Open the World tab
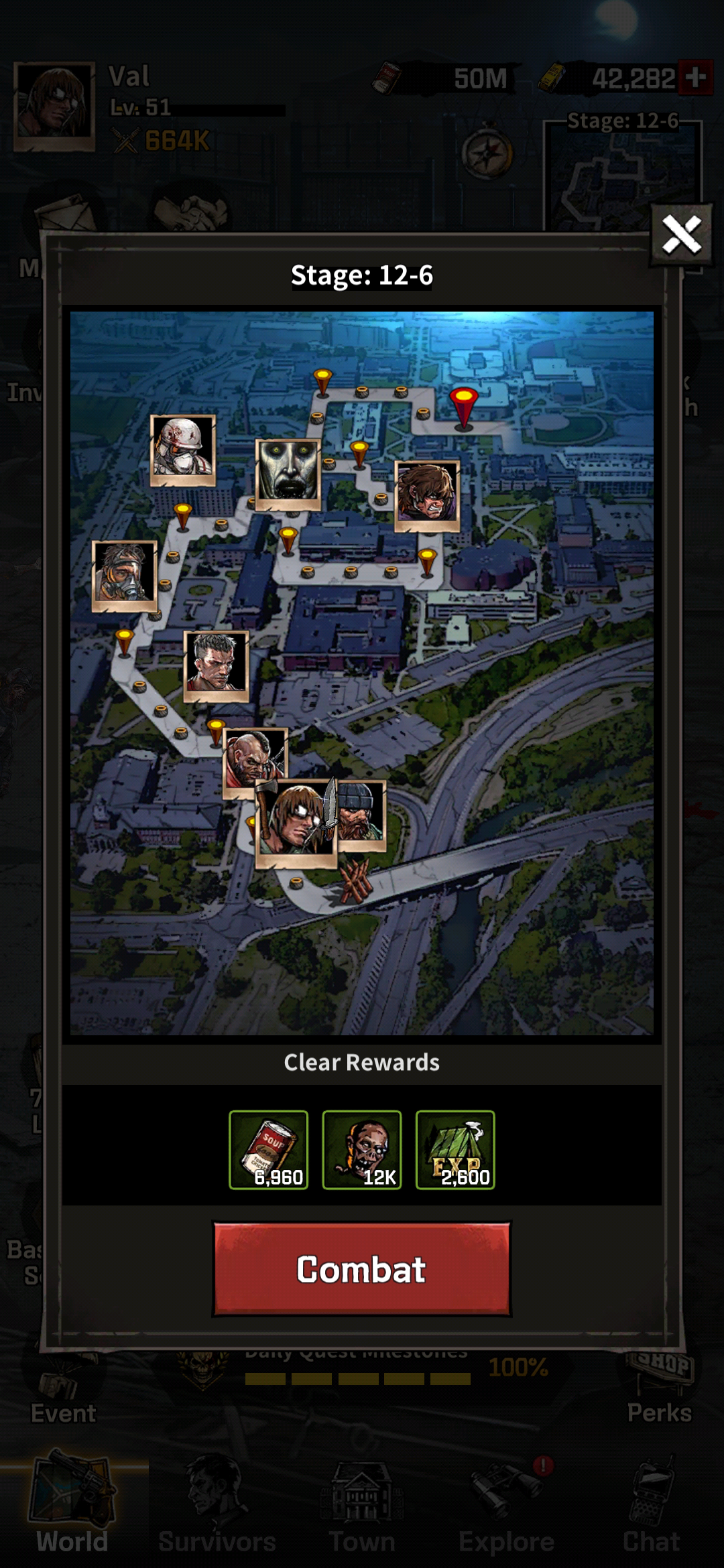724x1568 pixels. (x=72, y=1514)
